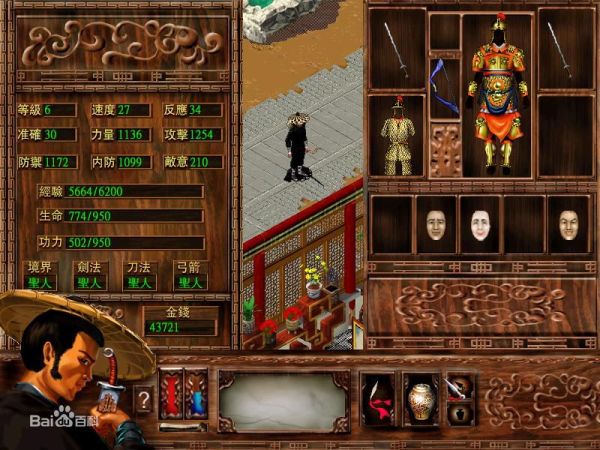
Task: Open help with the question mark button
Action: click(143, 399)
